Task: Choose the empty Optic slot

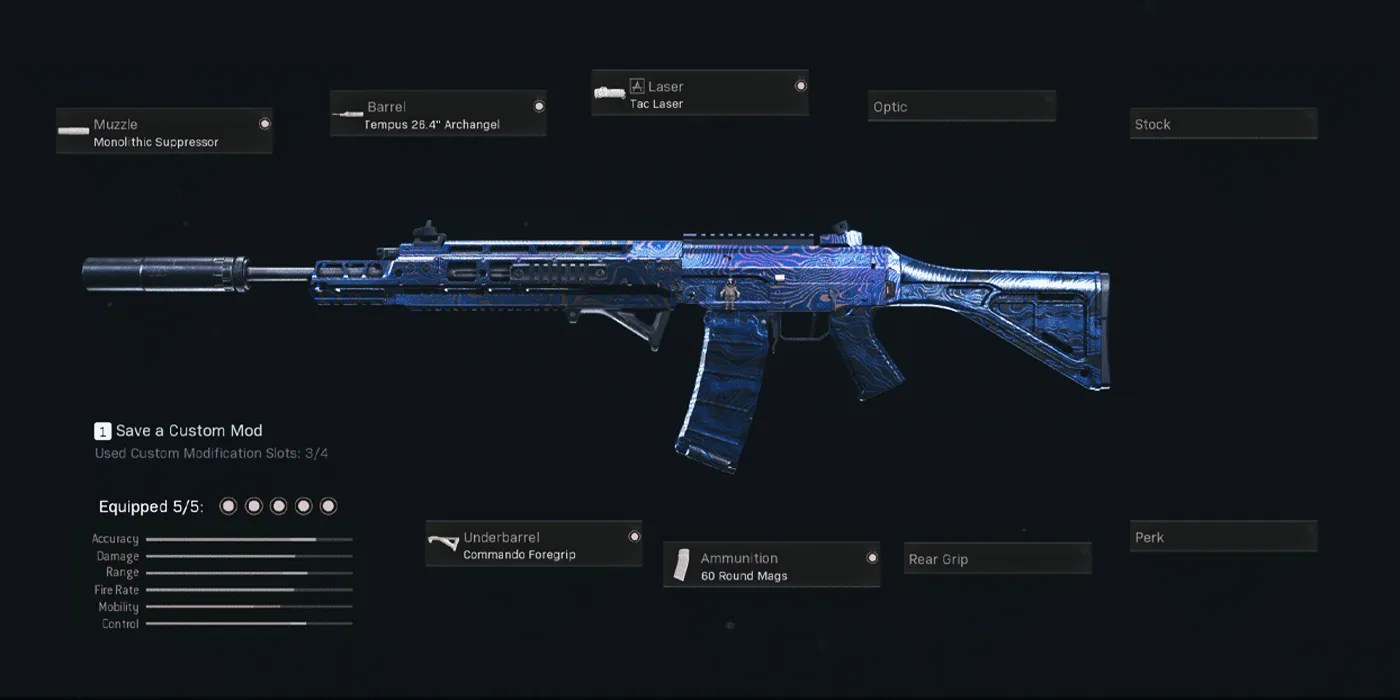Action: tap(961, 107)
